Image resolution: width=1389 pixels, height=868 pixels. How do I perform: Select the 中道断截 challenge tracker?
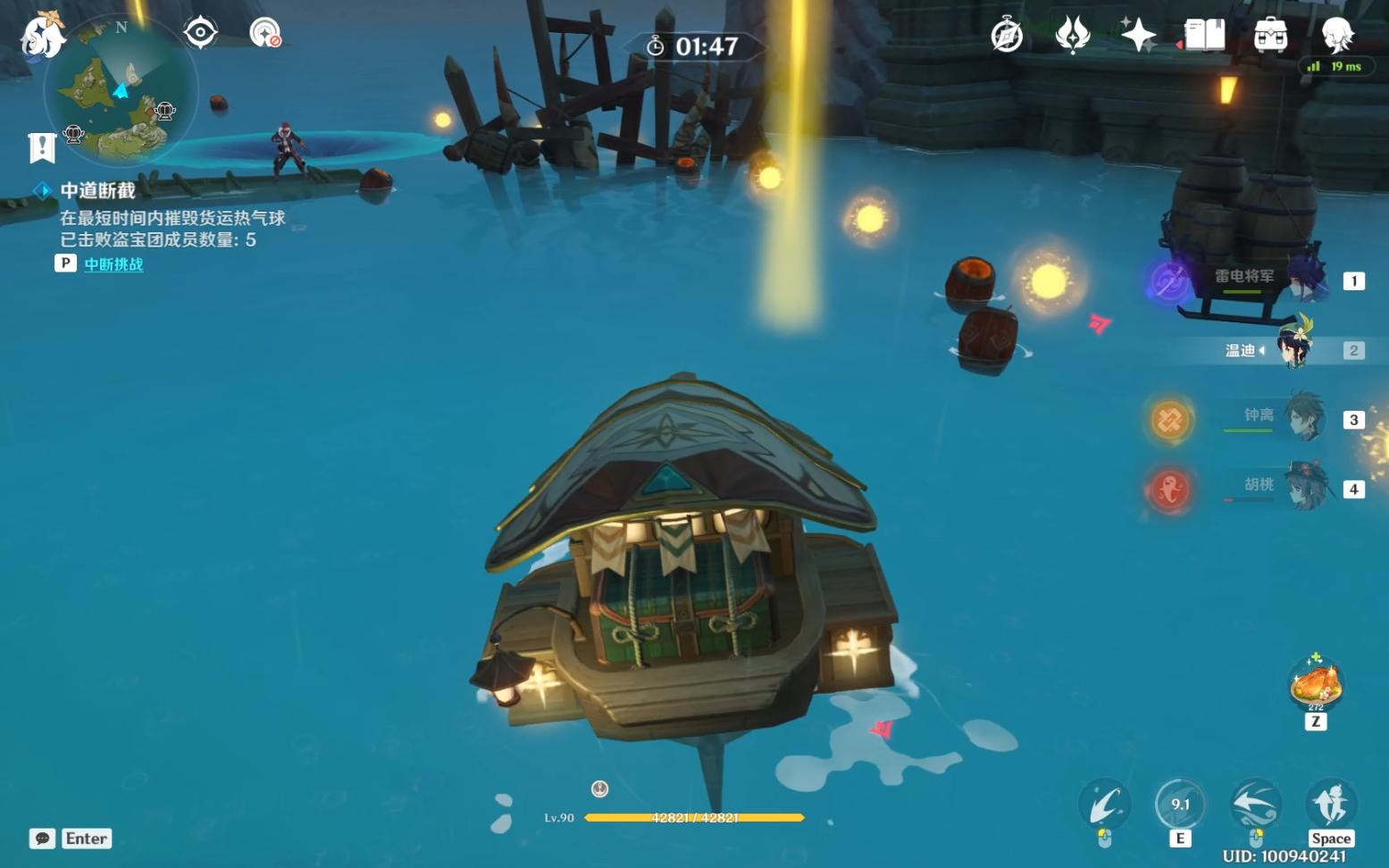click(97, 190)
